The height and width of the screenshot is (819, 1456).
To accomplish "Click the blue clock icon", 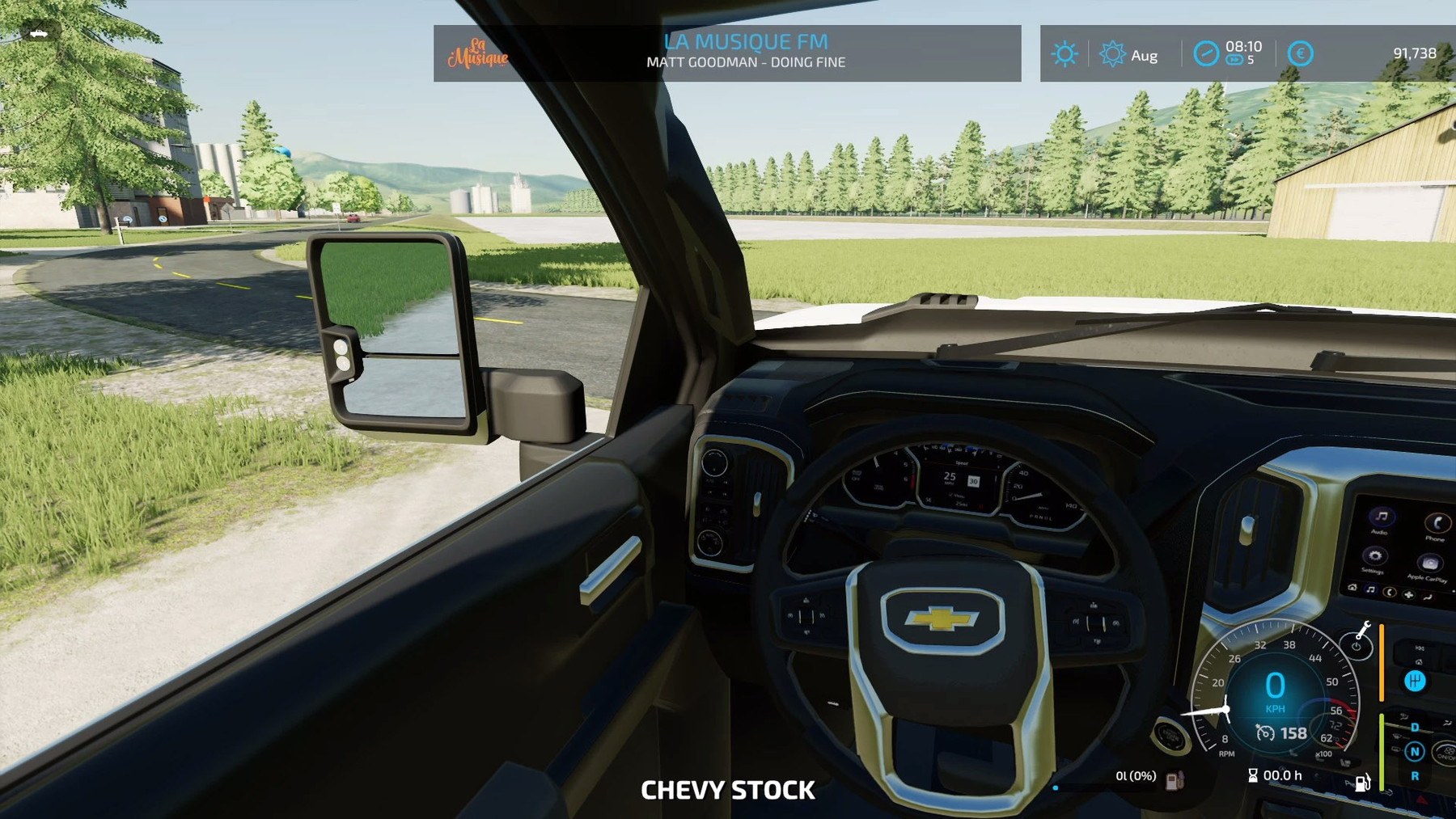I will pos(1206,54).
